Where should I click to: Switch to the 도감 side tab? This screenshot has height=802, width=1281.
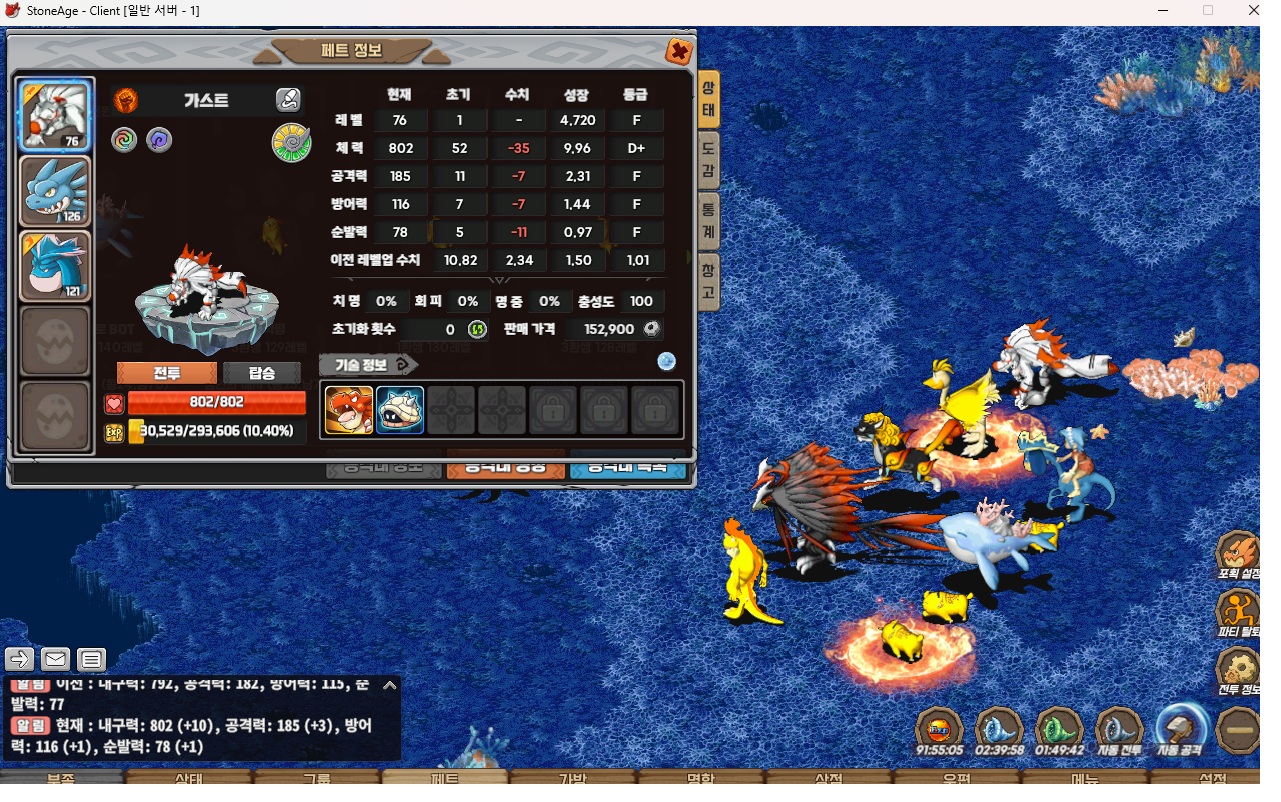point(708,160)
